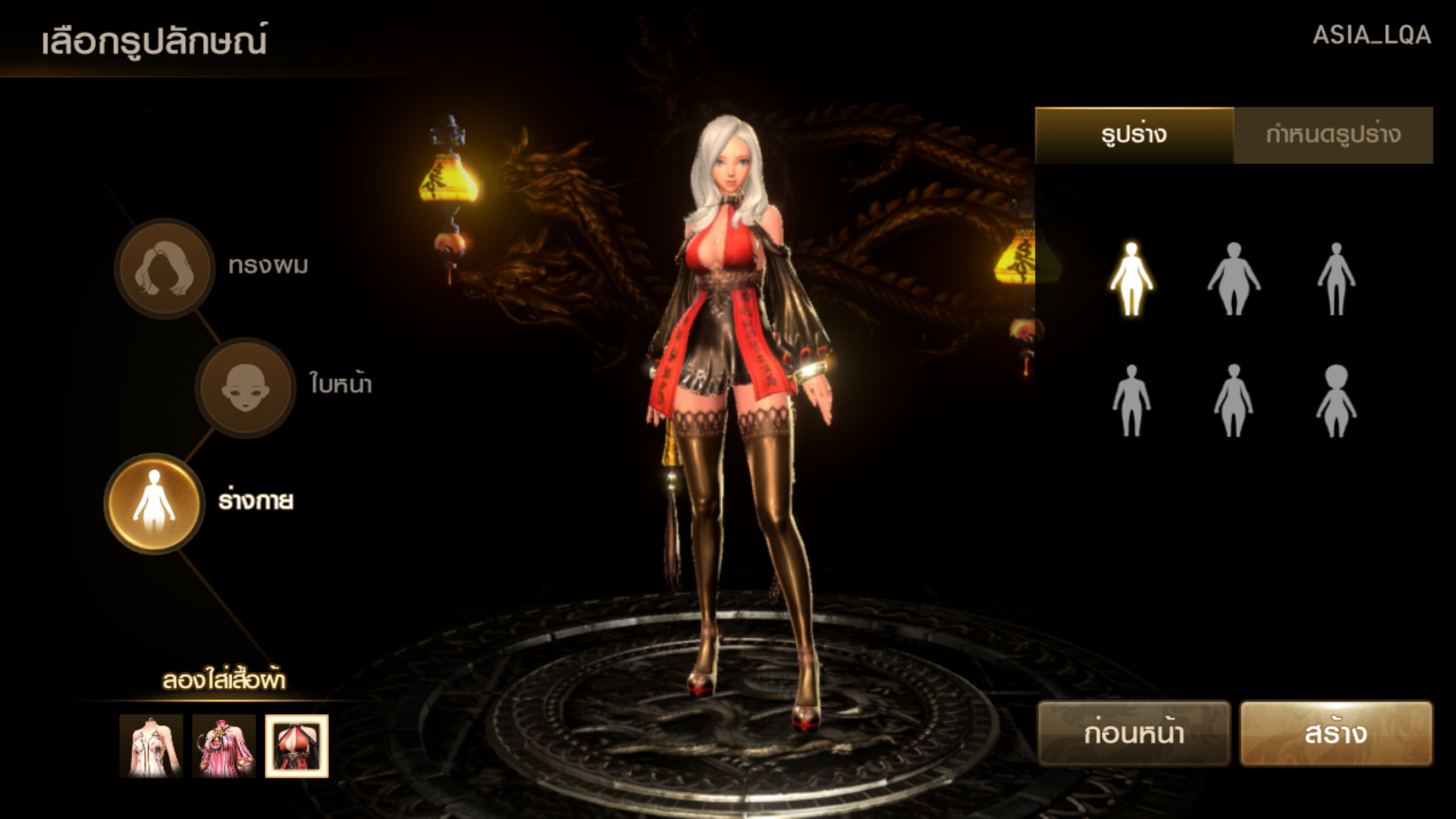Switch to the รูปร่าง tab
Screen dimensions: 1456x819
(1134, 135)
